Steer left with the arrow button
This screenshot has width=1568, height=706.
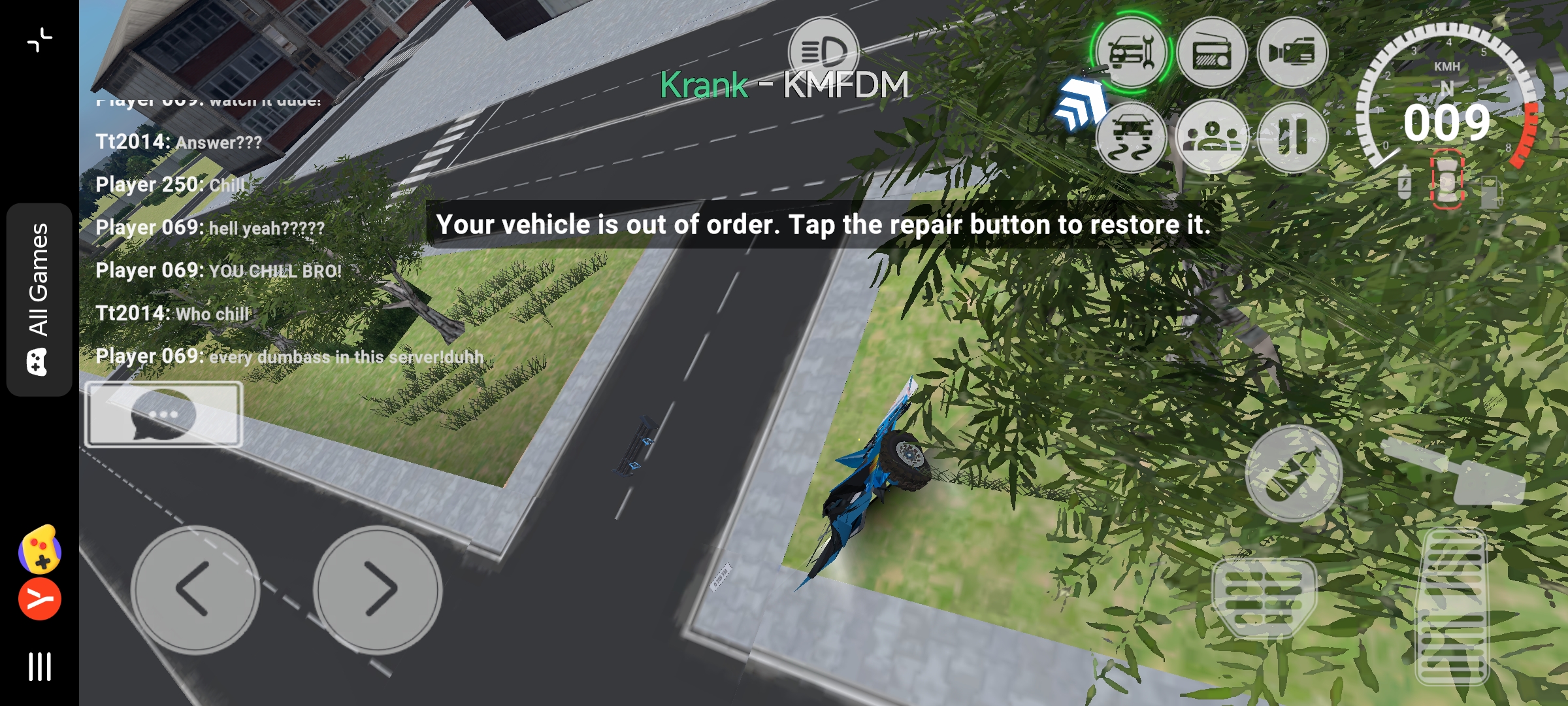195,590
